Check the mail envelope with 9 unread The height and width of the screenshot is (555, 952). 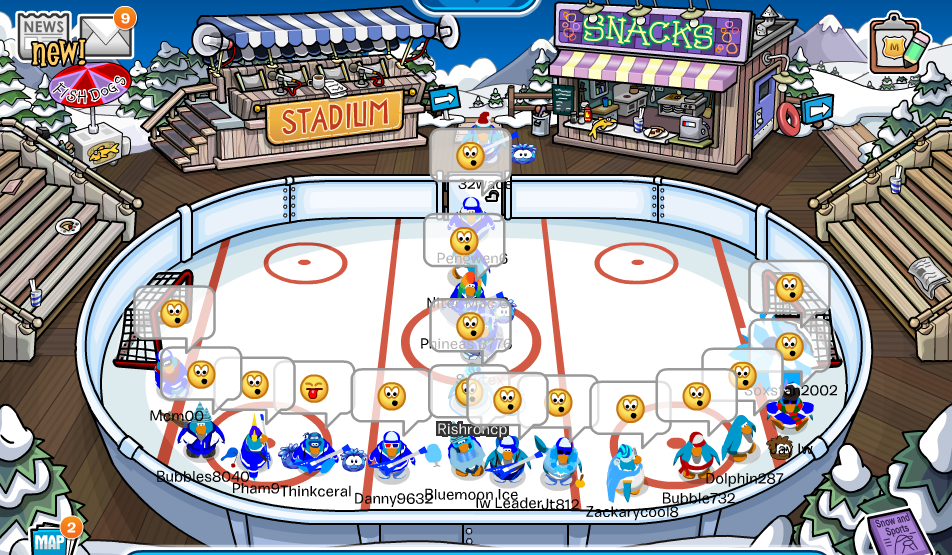tap(107, 37)
